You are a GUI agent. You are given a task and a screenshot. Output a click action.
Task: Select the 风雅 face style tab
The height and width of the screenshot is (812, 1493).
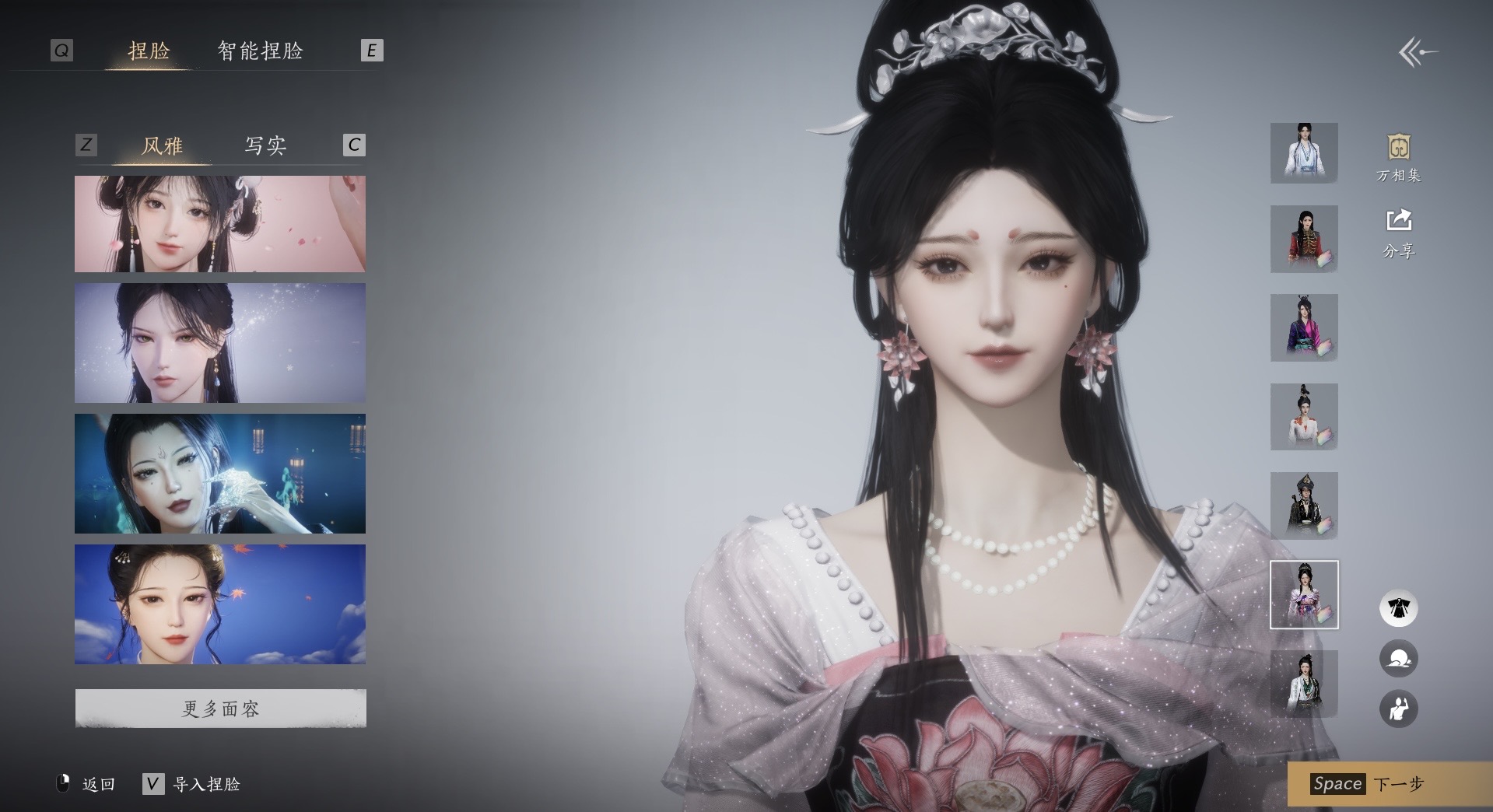(x=162, y=145)
